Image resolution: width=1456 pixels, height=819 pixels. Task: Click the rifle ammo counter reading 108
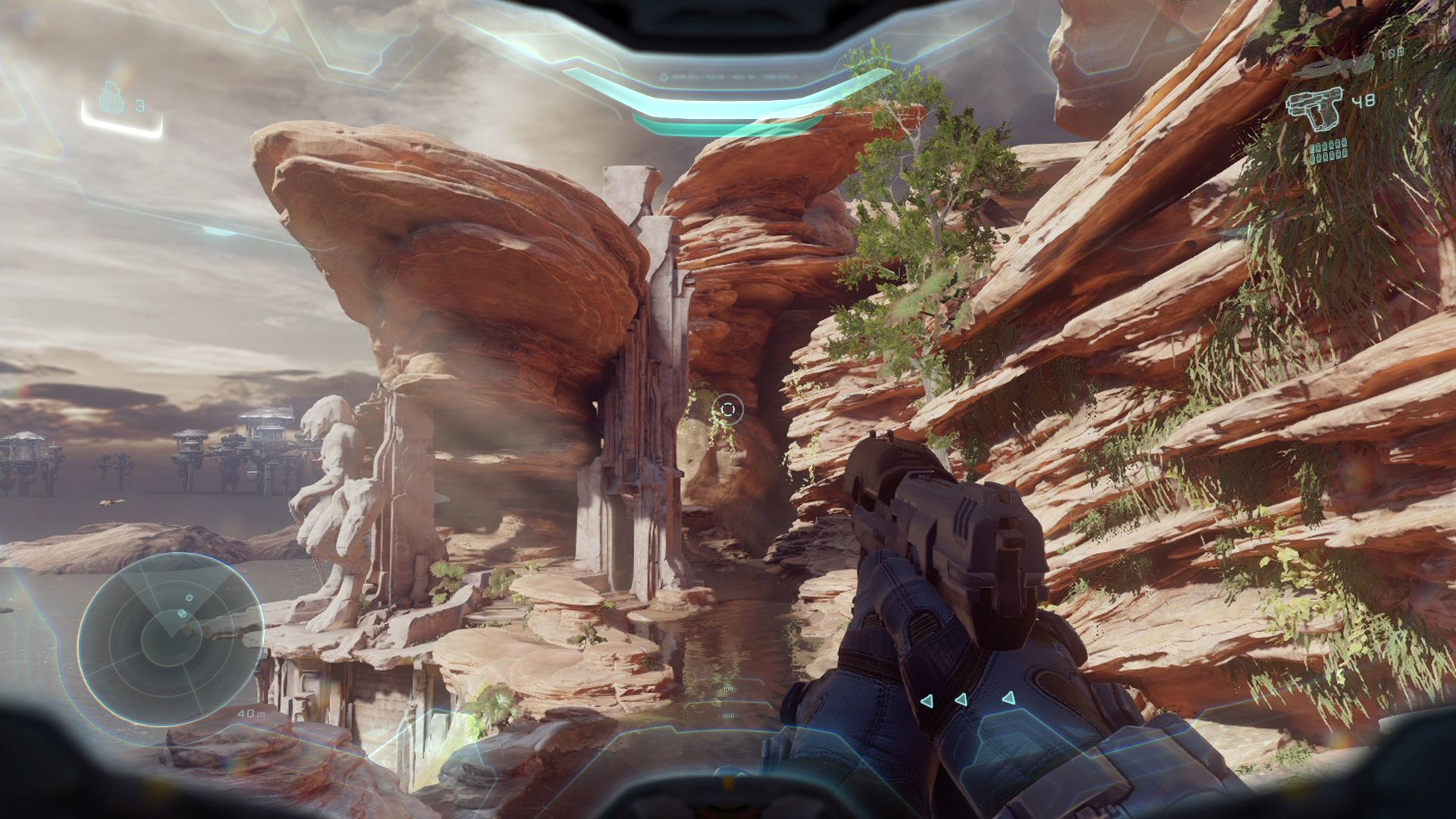(1392, 55)
